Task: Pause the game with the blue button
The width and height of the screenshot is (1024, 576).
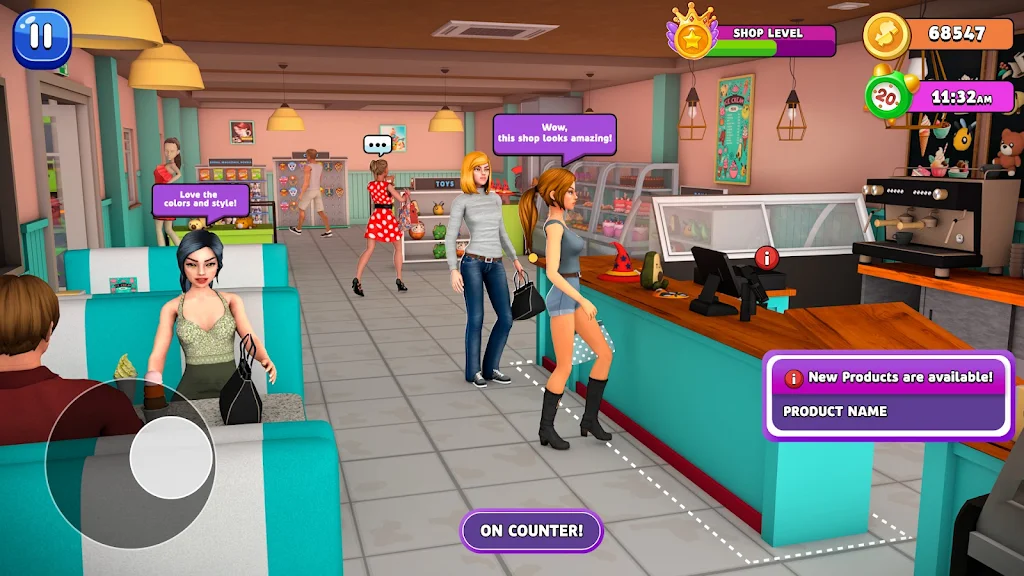Action: tap(41, 38)
